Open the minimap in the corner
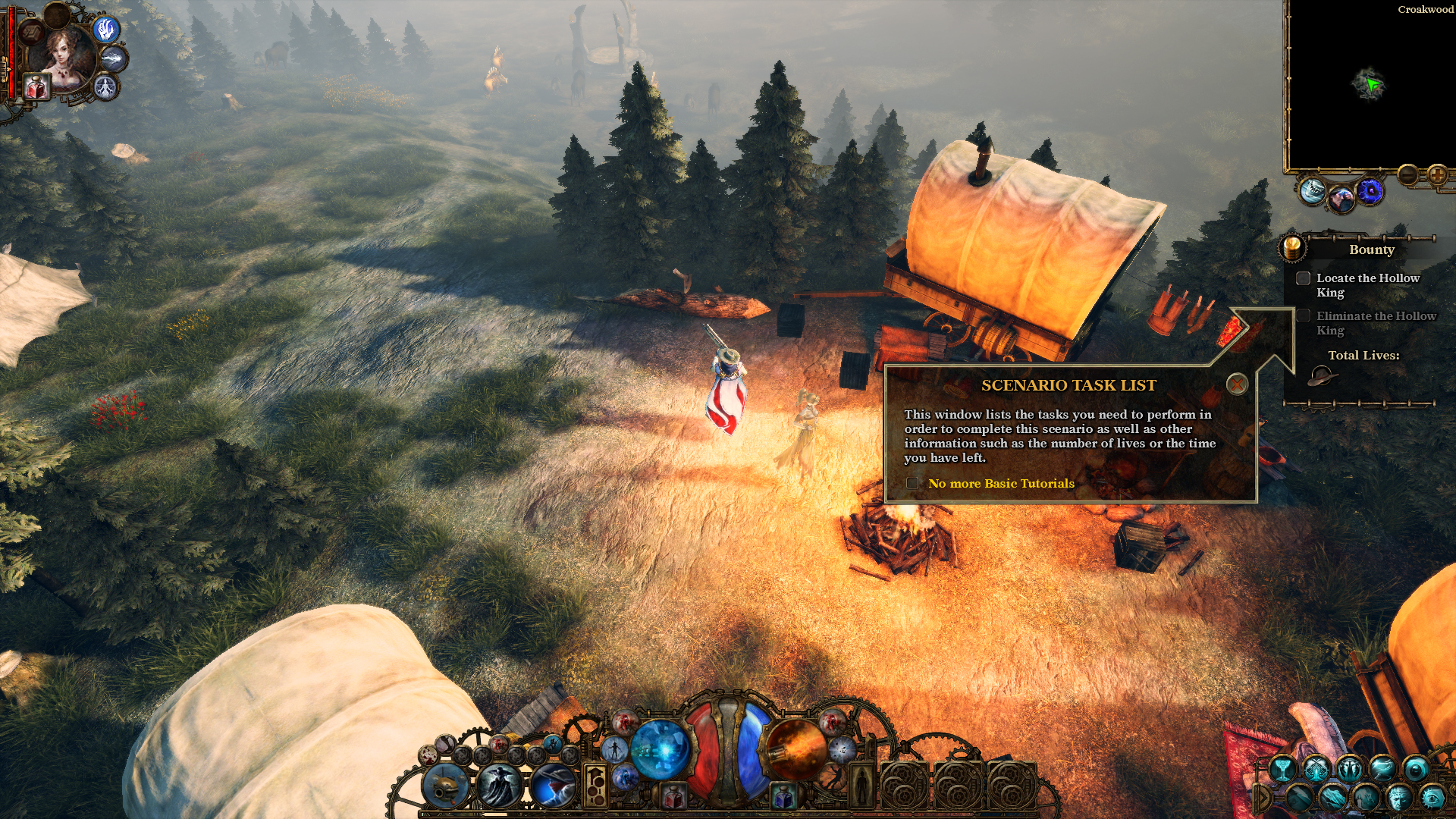The height and width of the screenshot is (819, 1456). (1370, 85)
